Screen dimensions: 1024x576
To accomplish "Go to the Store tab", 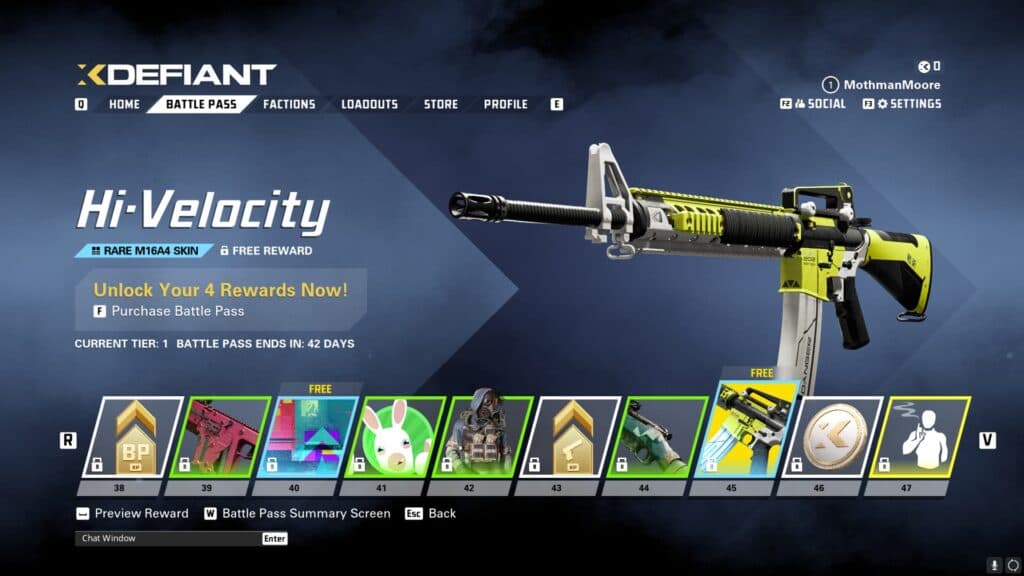I will [441, 104].
